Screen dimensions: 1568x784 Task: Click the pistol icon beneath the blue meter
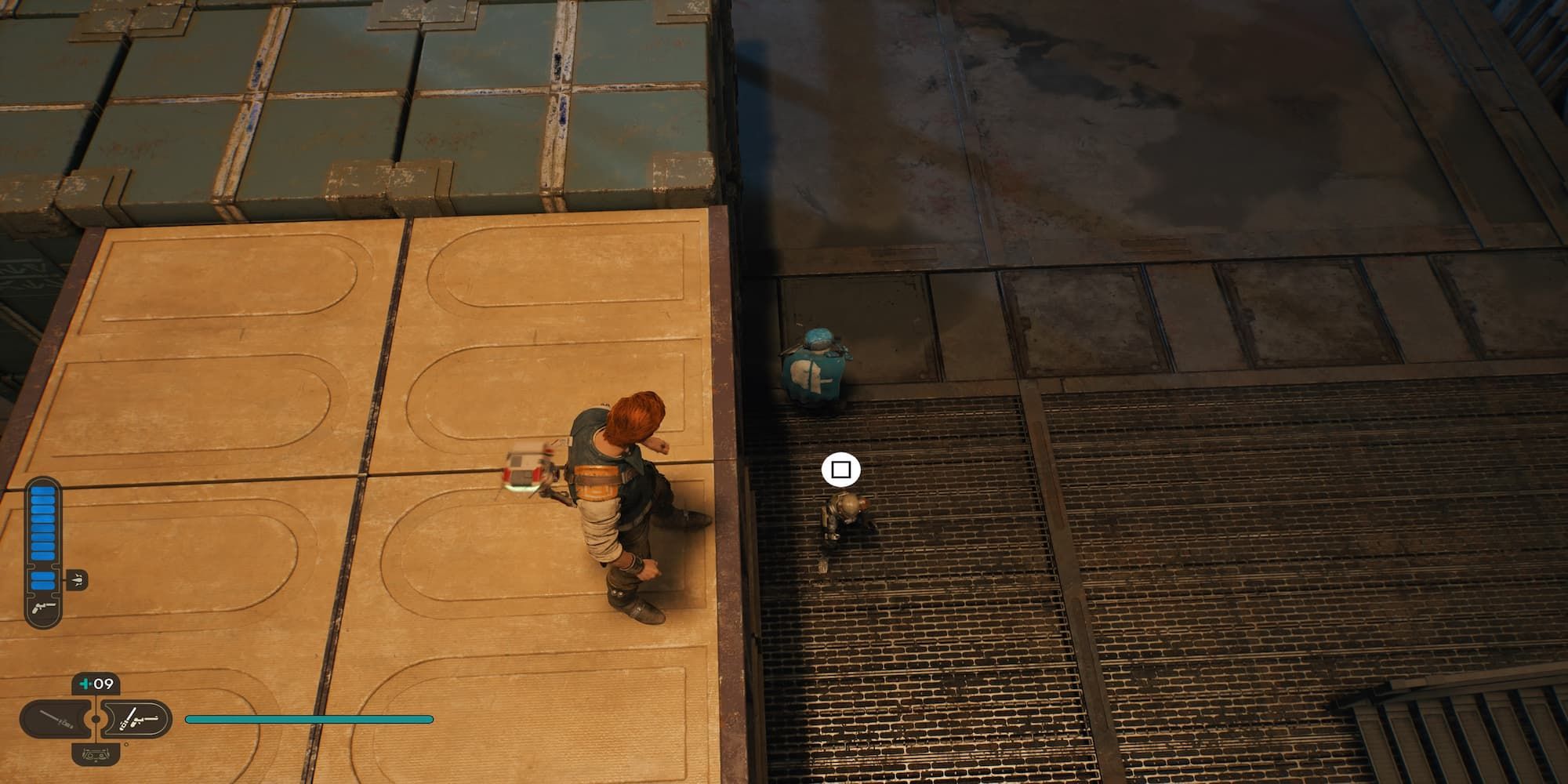click(x=43, y=608)
